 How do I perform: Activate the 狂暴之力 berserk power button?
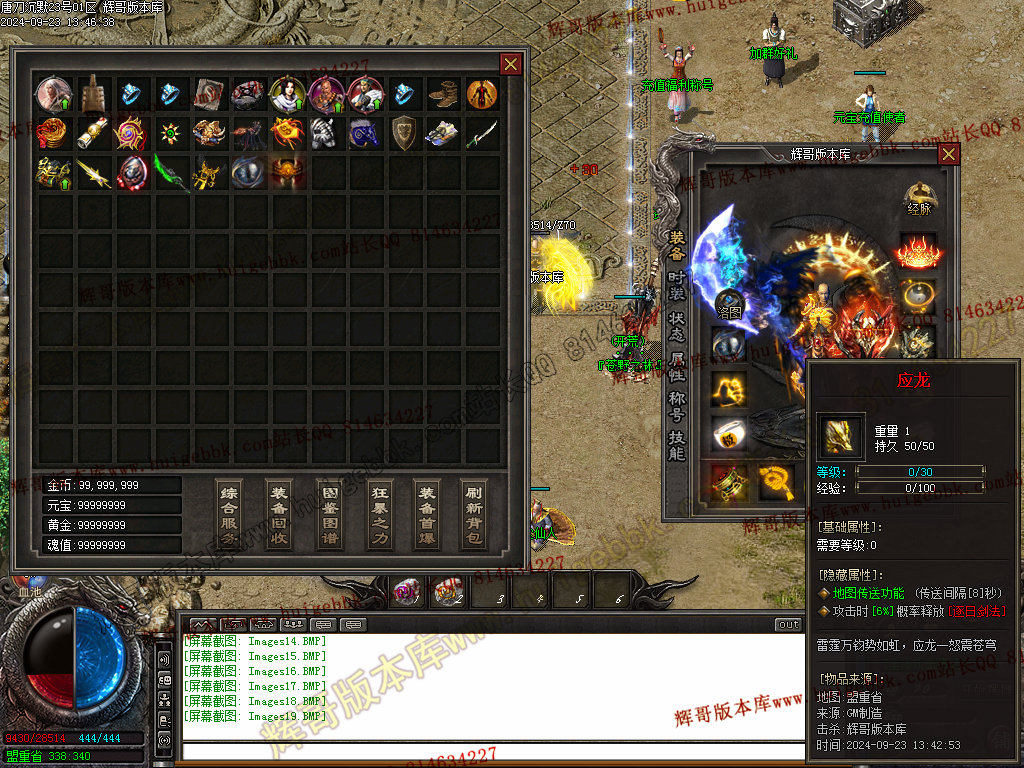378,514
